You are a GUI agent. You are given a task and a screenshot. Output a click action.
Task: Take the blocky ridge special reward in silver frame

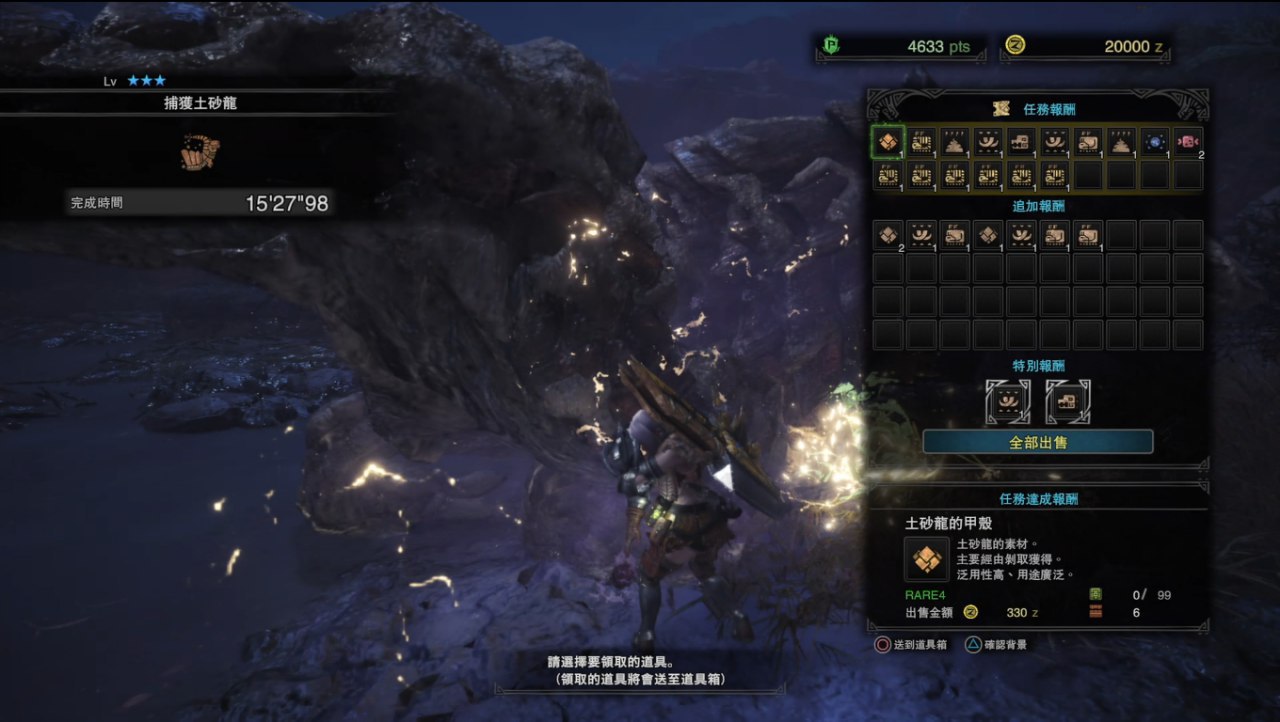(1068, 401)
